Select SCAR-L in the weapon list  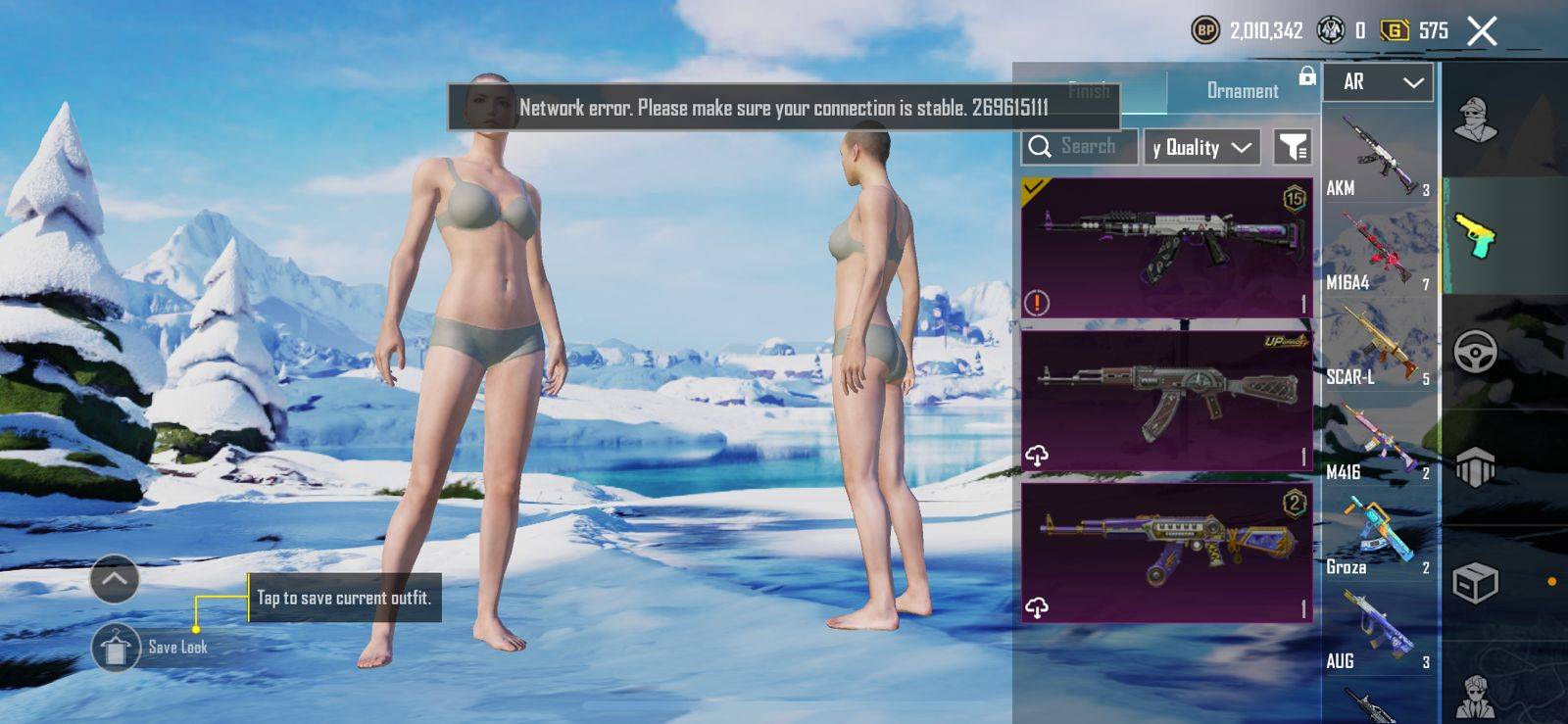1378,347
